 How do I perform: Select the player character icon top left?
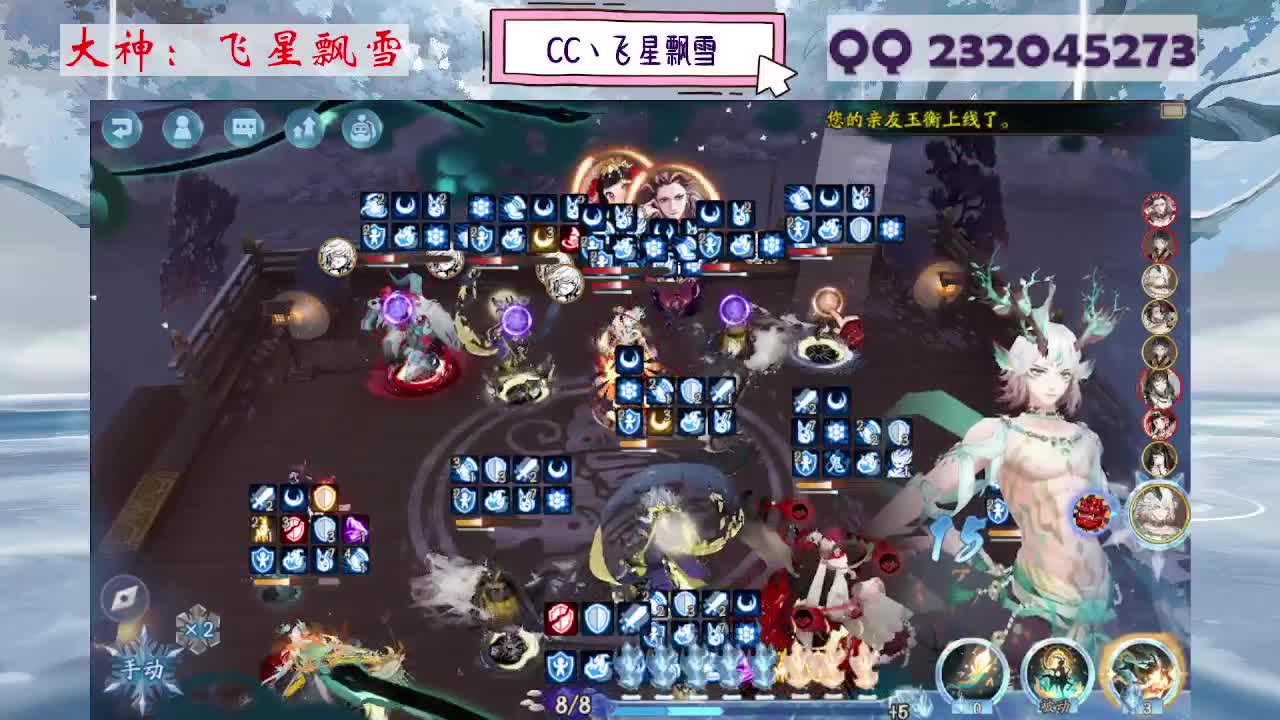[x=182, y=127]
